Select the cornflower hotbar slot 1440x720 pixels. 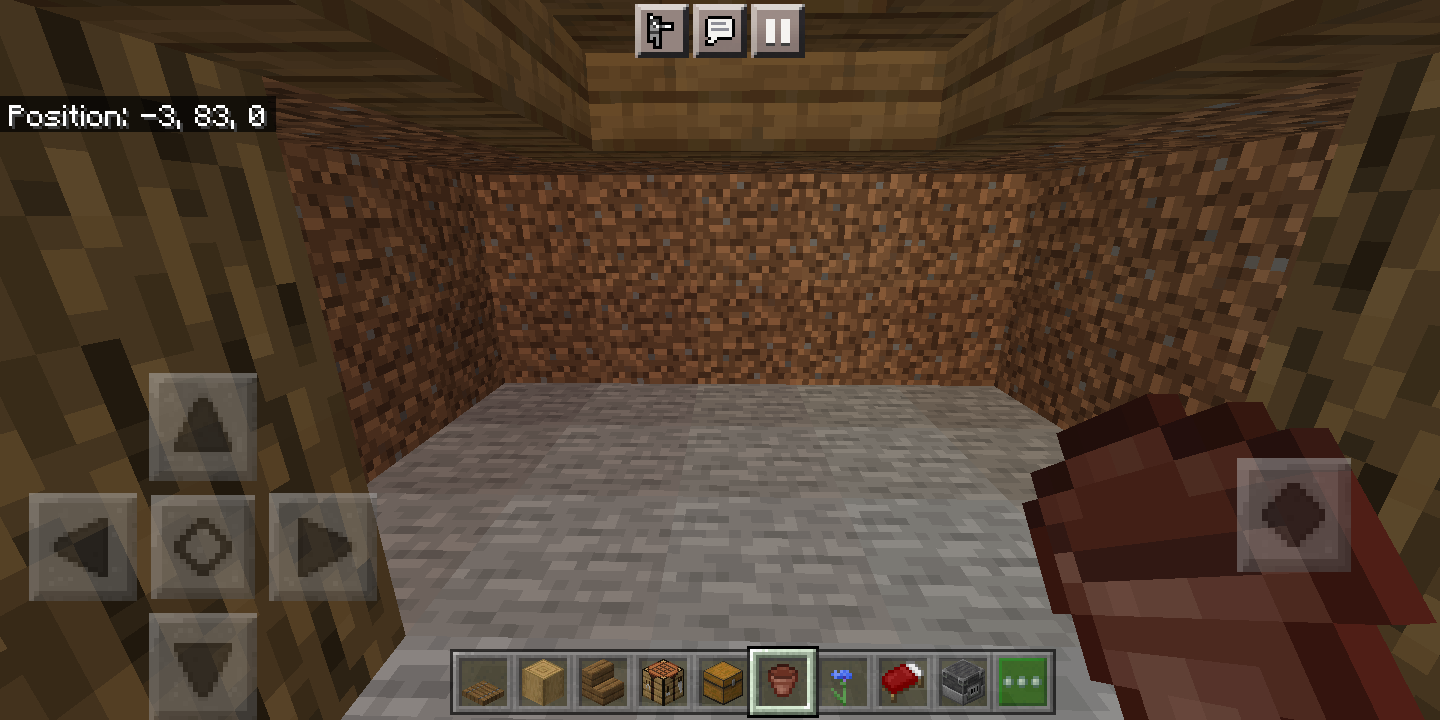point(842,681)
